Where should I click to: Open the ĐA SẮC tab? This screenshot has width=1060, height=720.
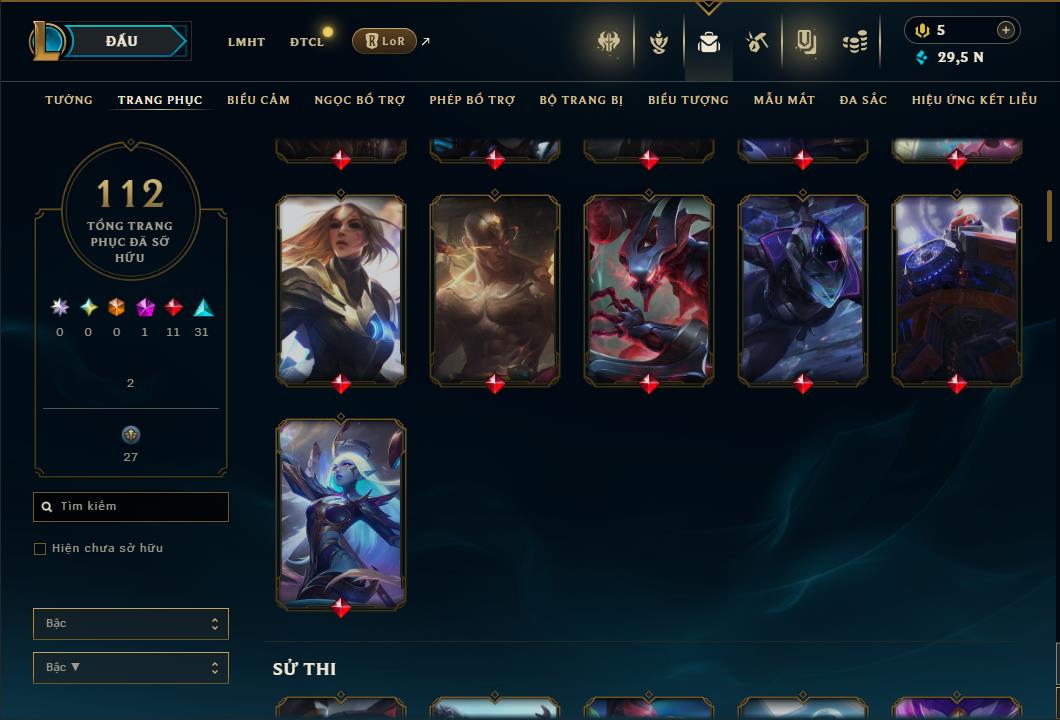[x=863, y=100]
